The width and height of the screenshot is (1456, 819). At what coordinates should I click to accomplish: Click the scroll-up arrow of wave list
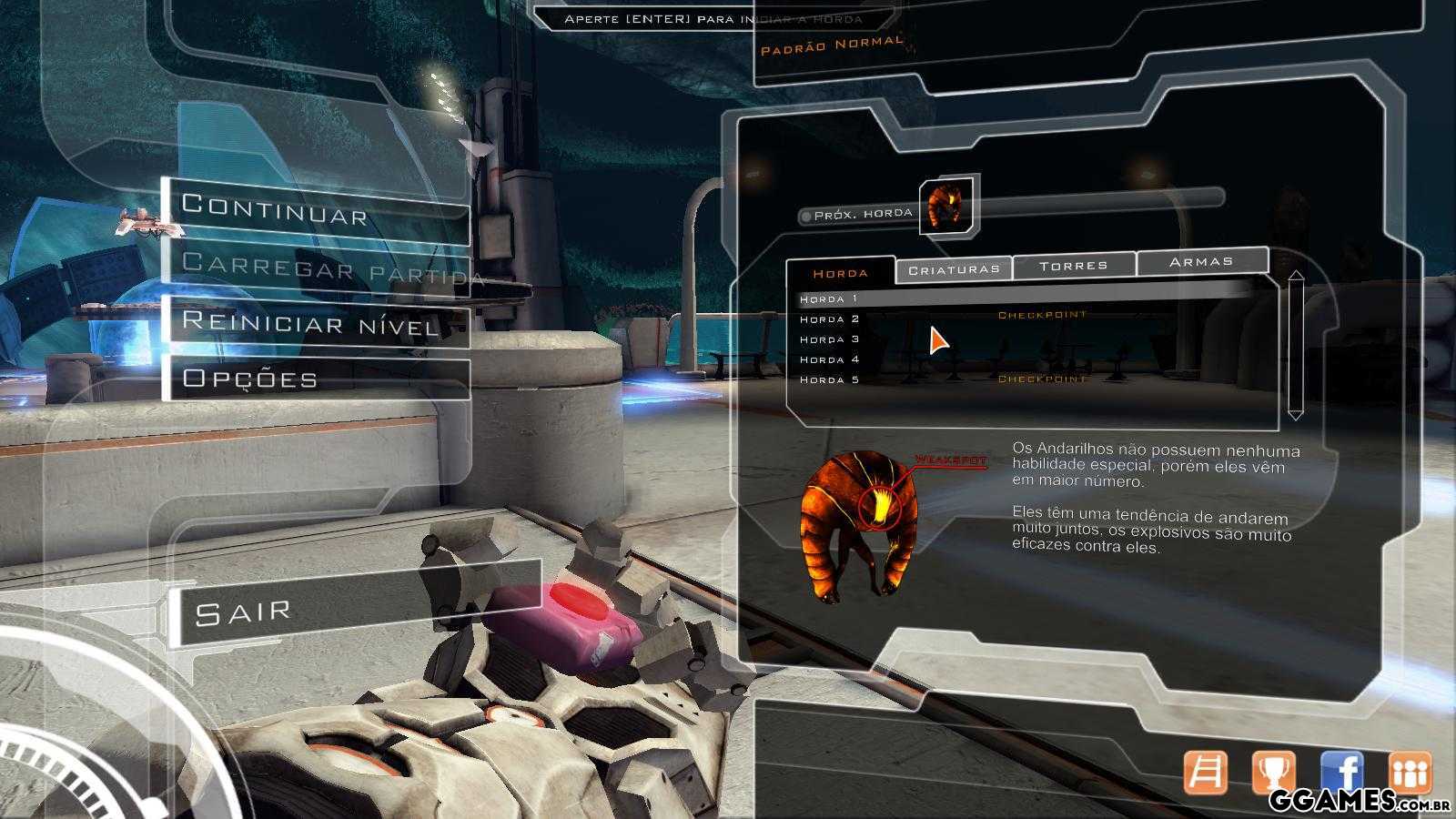coord(1296,277)
